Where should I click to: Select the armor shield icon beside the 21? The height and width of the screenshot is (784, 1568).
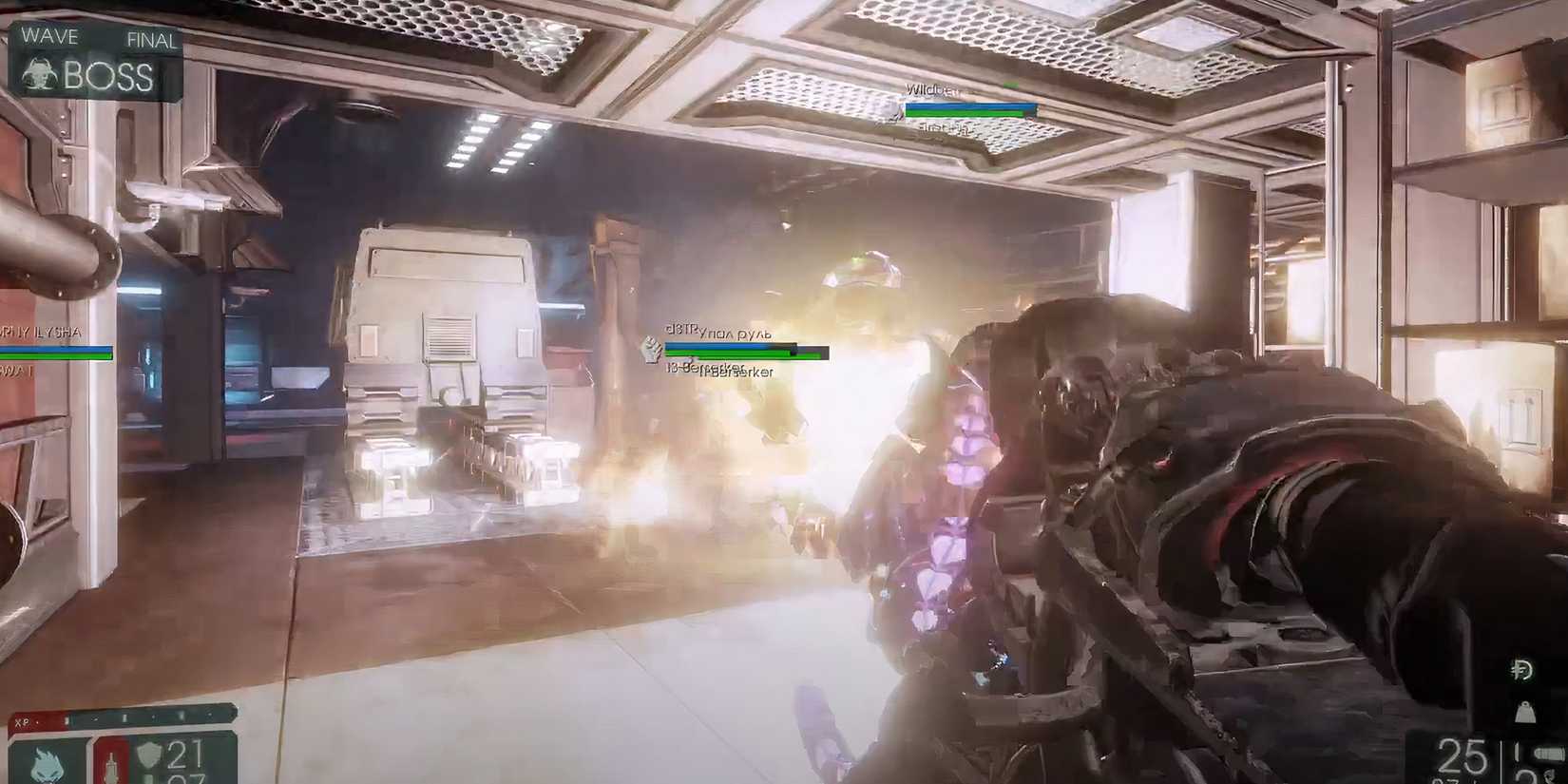(150, 753)
